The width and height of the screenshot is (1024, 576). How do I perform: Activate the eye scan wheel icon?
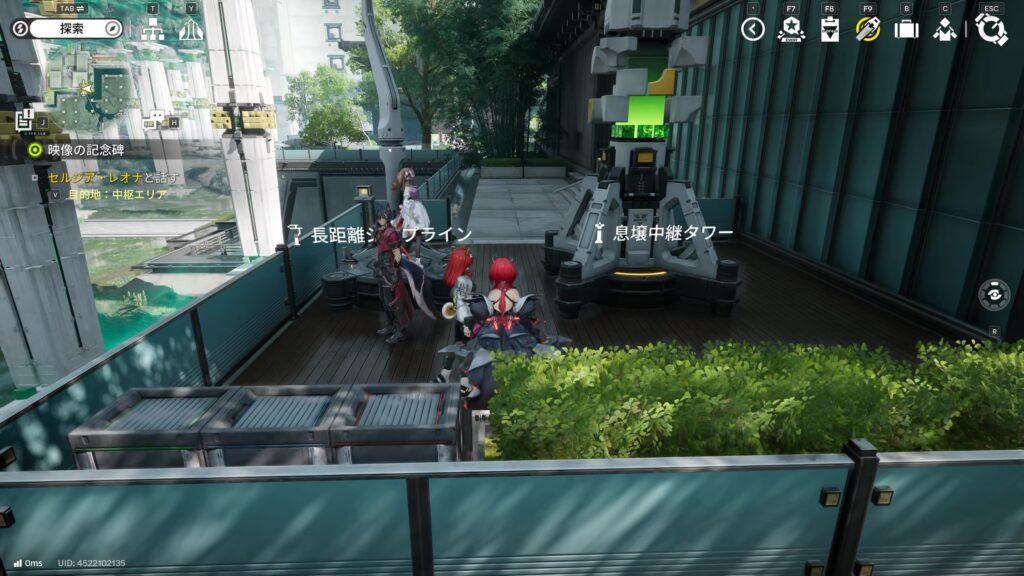(993, 295)
